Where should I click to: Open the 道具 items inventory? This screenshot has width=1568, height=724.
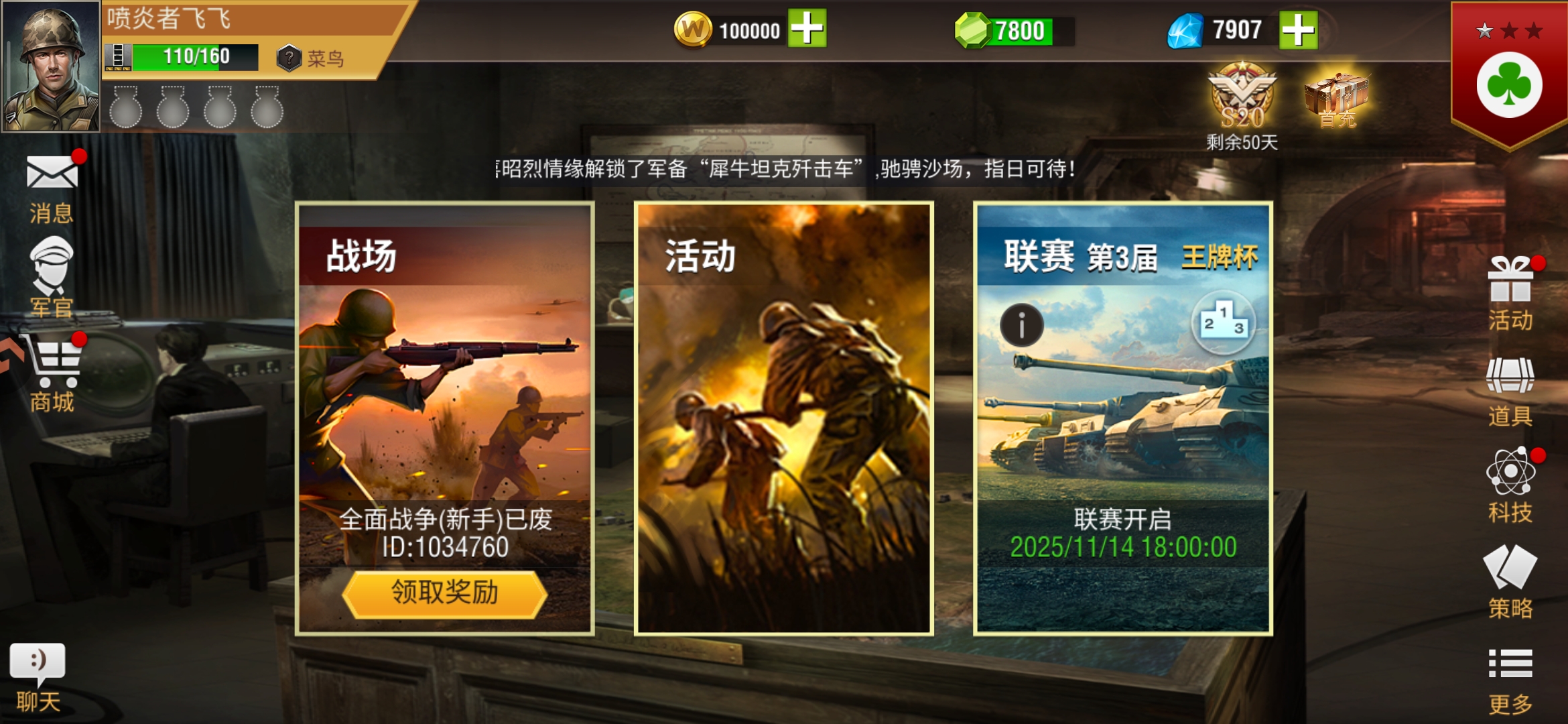pyautogui.click(x=1512, y=385)
